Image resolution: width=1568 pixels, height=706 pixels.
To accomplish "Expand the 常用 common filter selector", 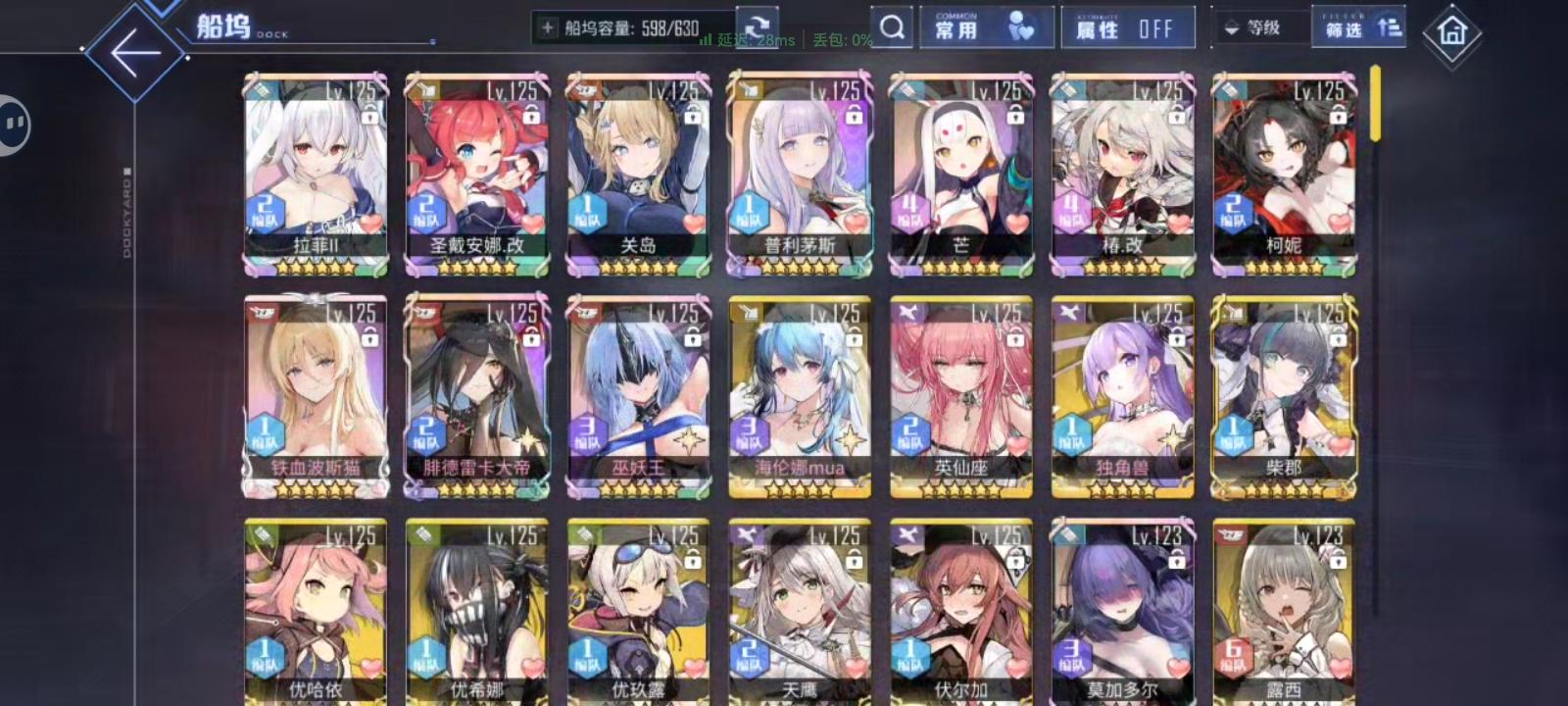I will (987, 25).
